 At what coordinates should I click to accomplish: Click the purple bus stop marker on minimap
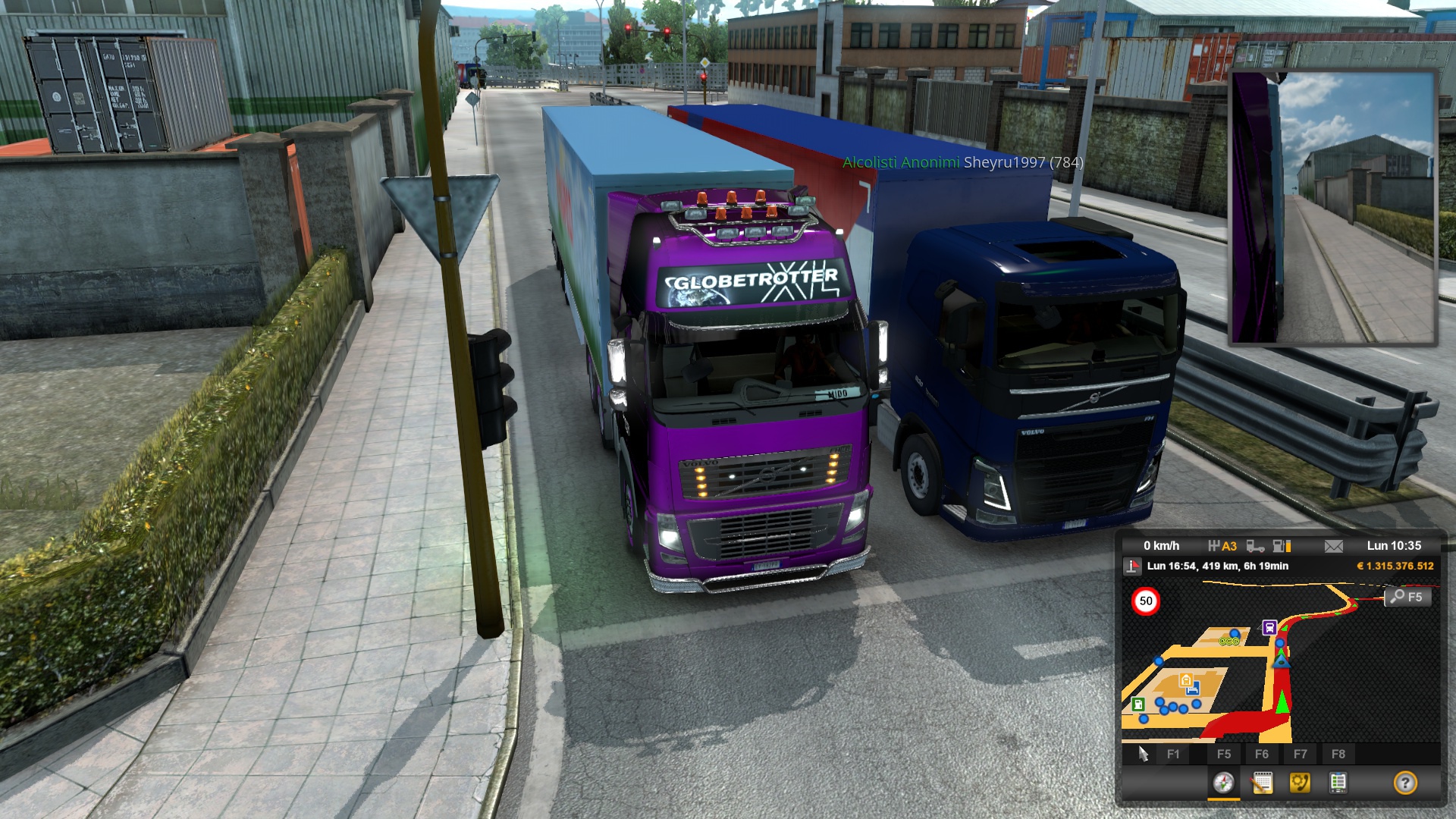(x=1269, y=627)
